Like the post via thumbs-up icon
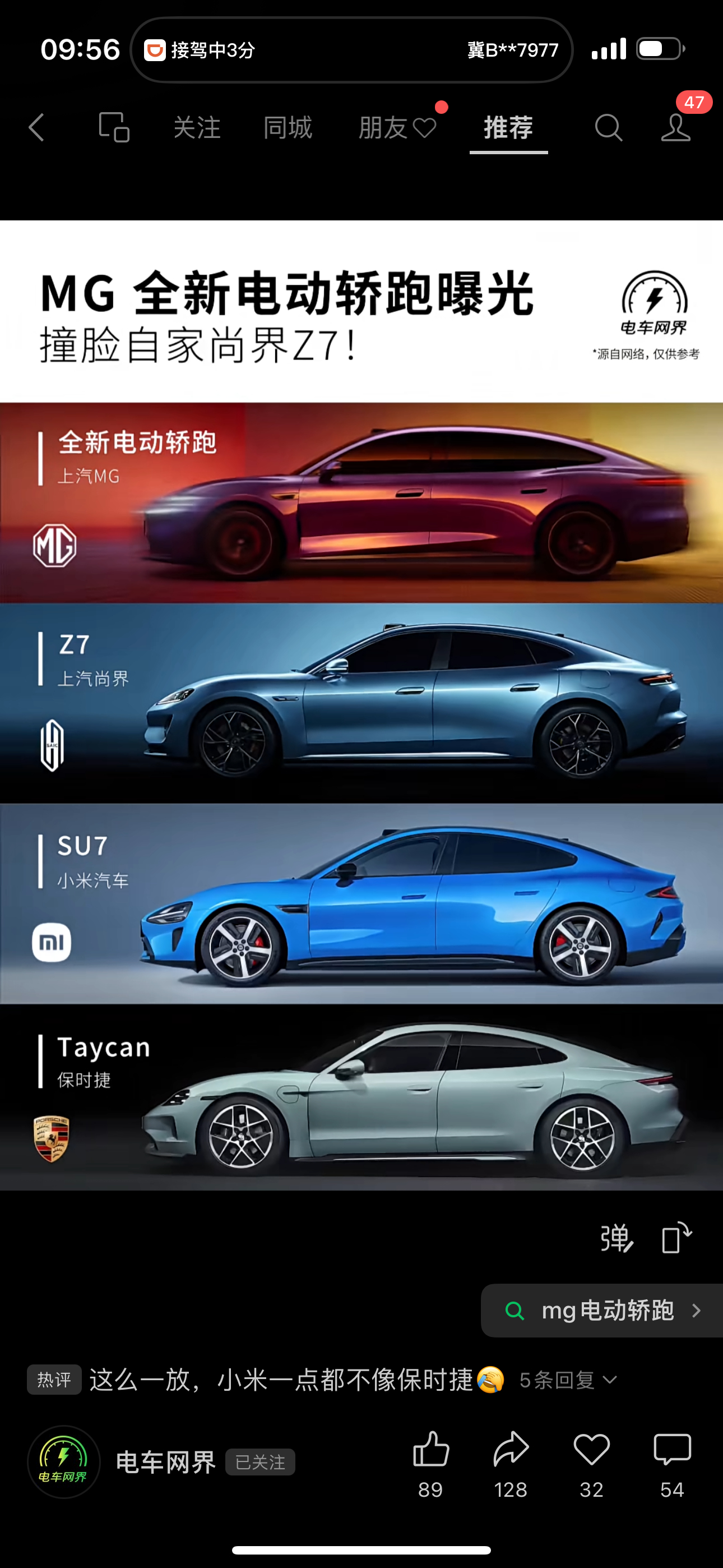This screenshot has height=1568, width=723. [431, 1447]
